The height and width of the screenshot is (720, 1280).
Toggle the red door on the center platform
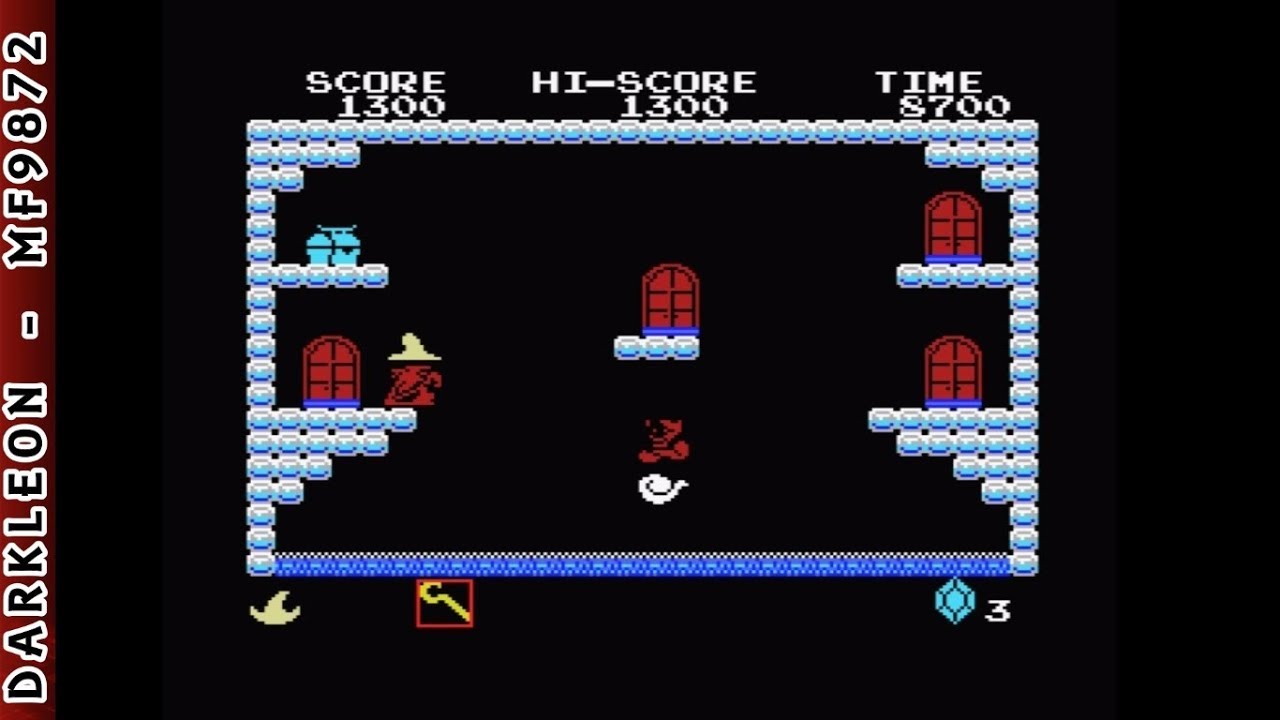click(672, 296)
